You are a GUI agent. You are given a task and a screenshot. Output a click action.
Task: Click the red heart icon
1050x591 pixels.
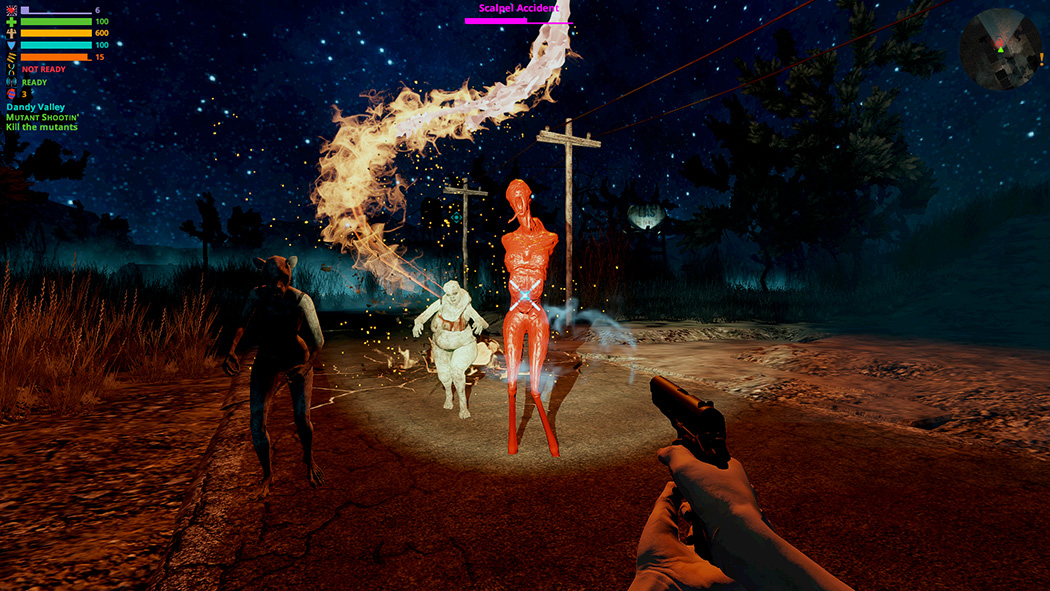pos(11,9)
